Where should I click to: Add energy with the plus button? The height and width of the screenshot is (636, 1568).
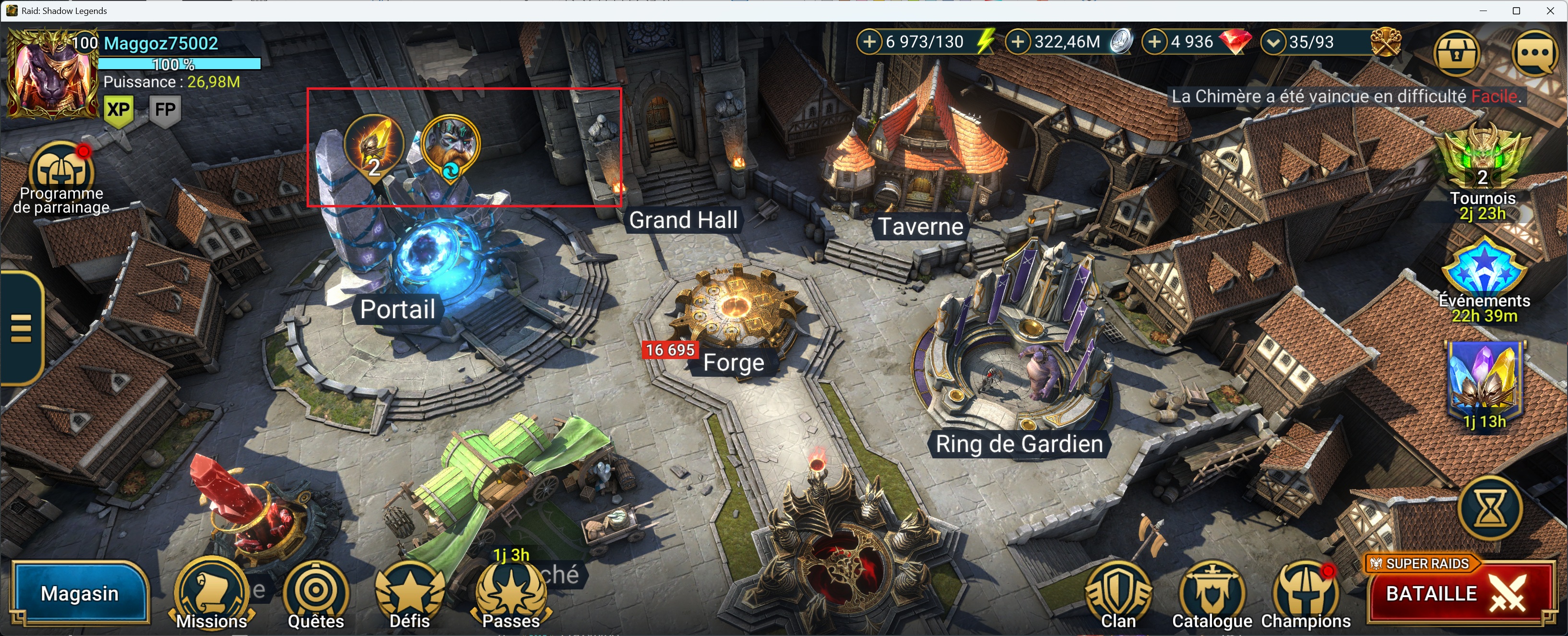870,42
